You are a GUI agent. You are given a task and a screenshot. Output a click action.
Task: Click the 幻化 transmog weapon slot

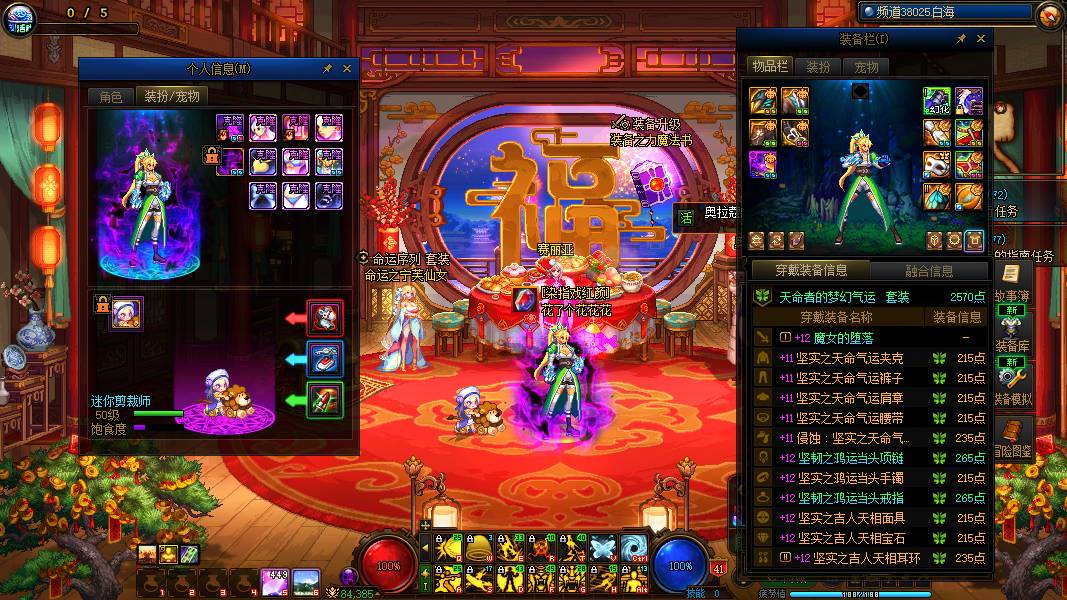937,101
